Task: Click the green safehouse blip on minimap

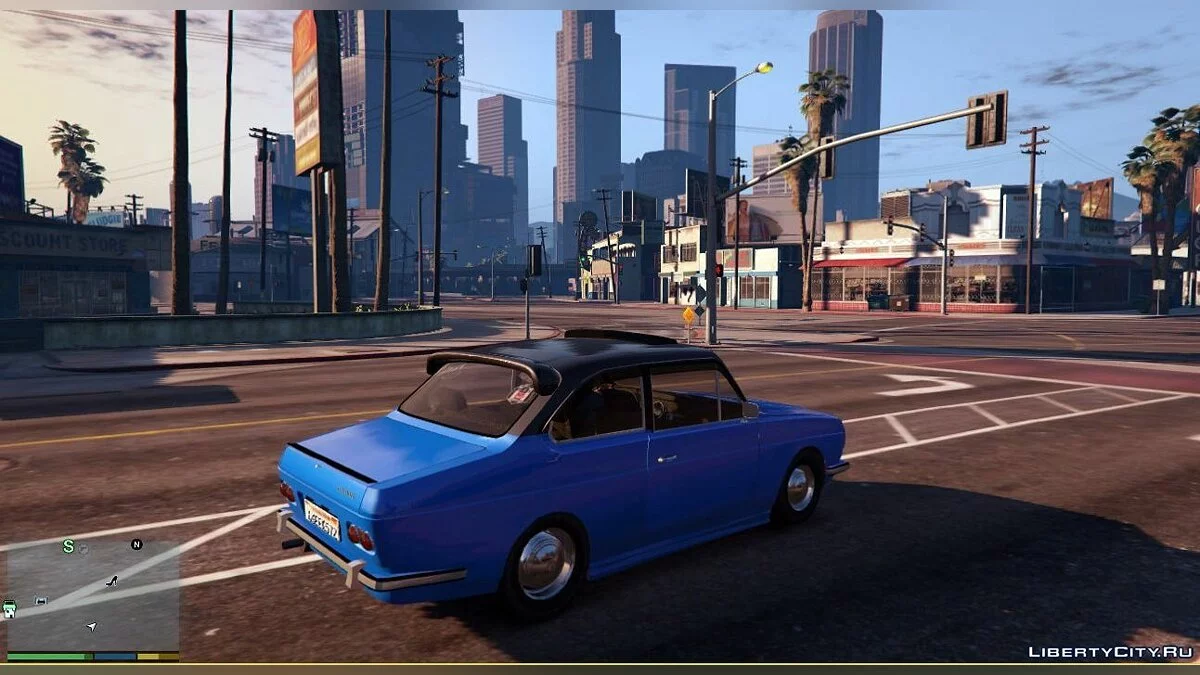Action: coord(9,608)
